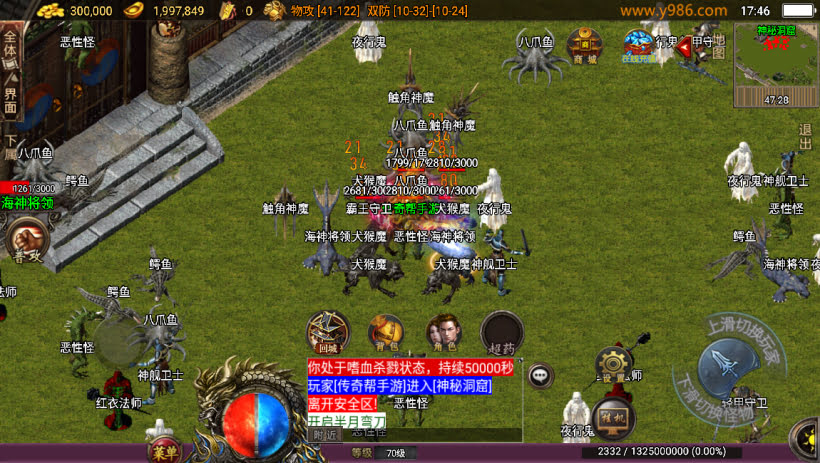This screenshot has height=463, width=820.
Task: Open the chat bubble button
Action: (x=541, y=376)
